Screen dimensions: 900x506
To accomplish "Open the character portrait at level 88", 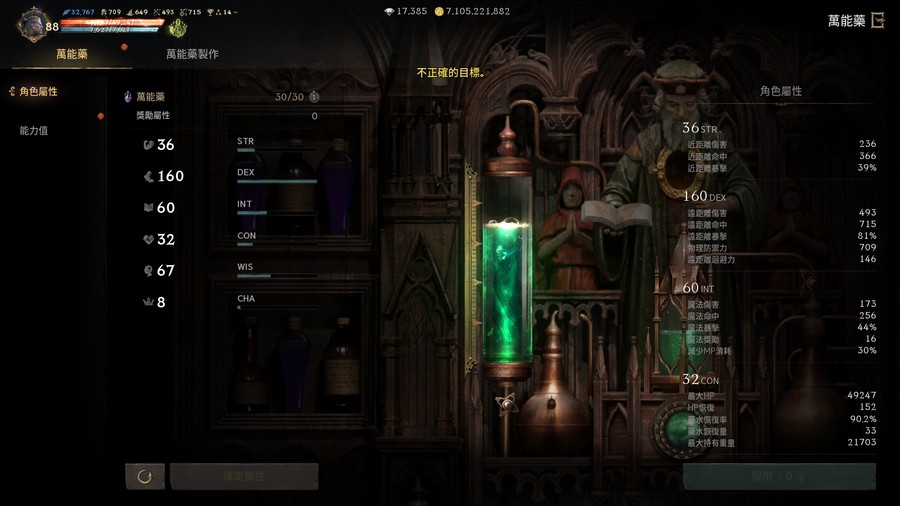I will [35, 22].
